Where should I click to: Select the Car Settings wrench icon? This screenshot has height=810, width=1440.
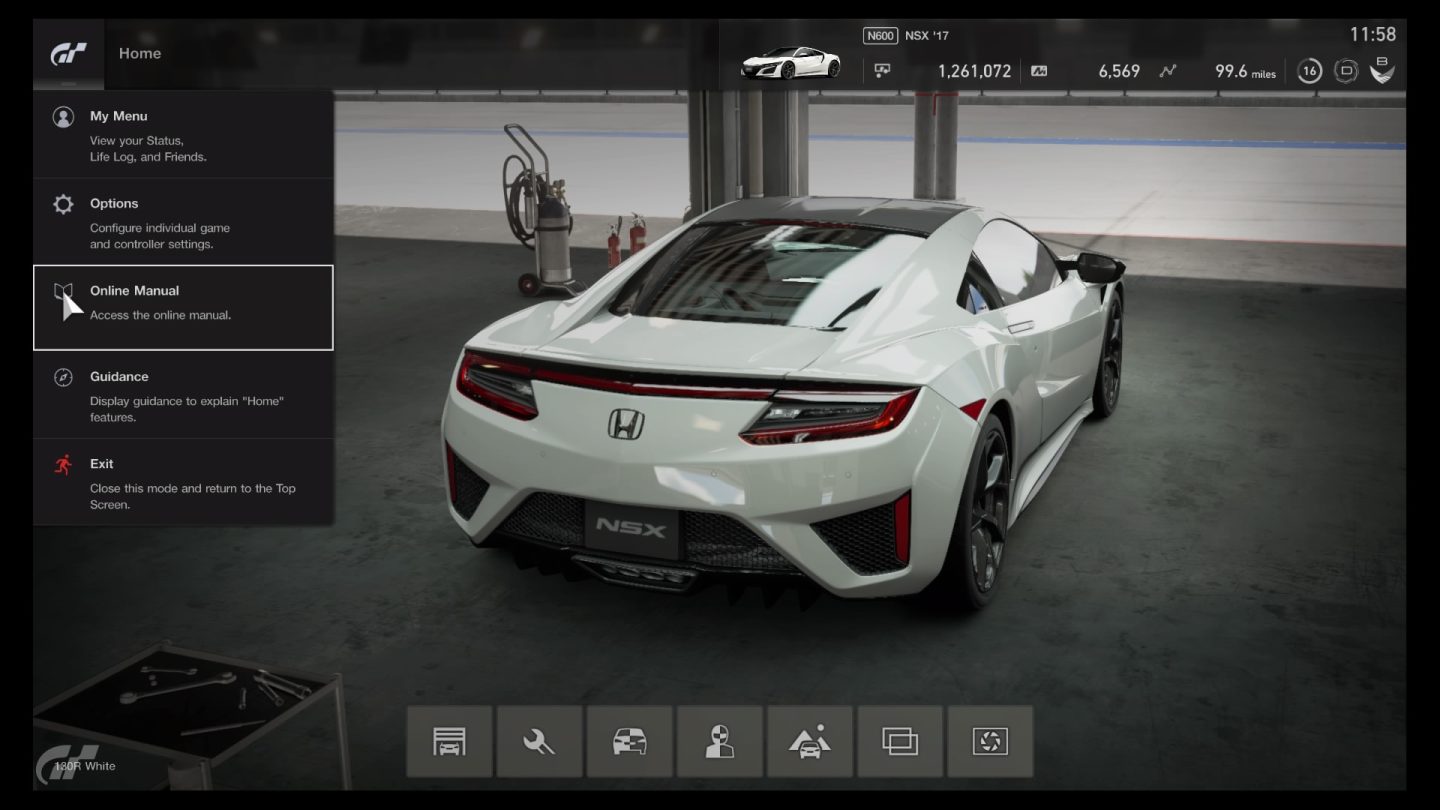tap(539, 741)
